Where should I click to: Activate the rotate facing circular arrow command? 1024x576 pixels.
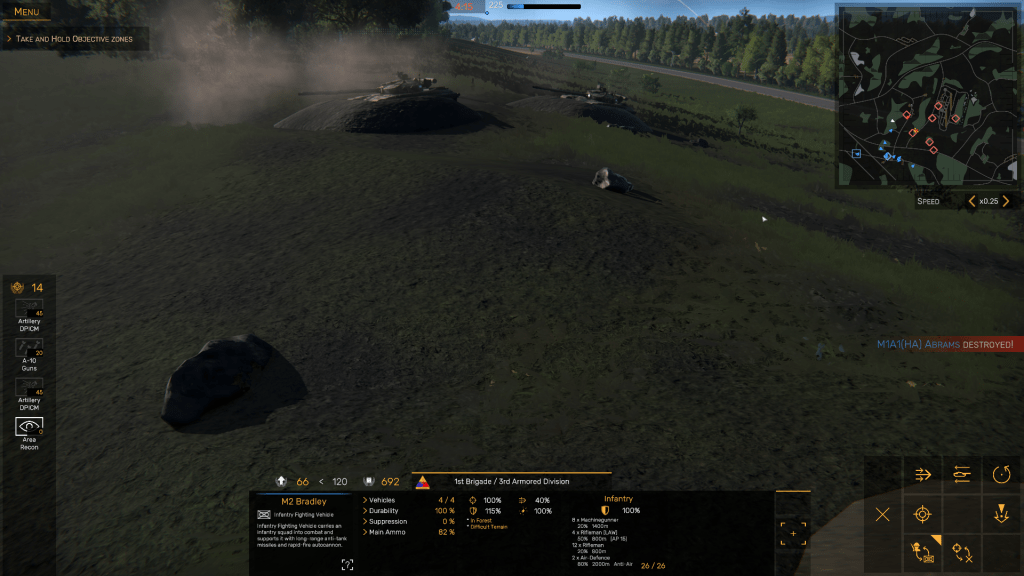[1002, 474]
